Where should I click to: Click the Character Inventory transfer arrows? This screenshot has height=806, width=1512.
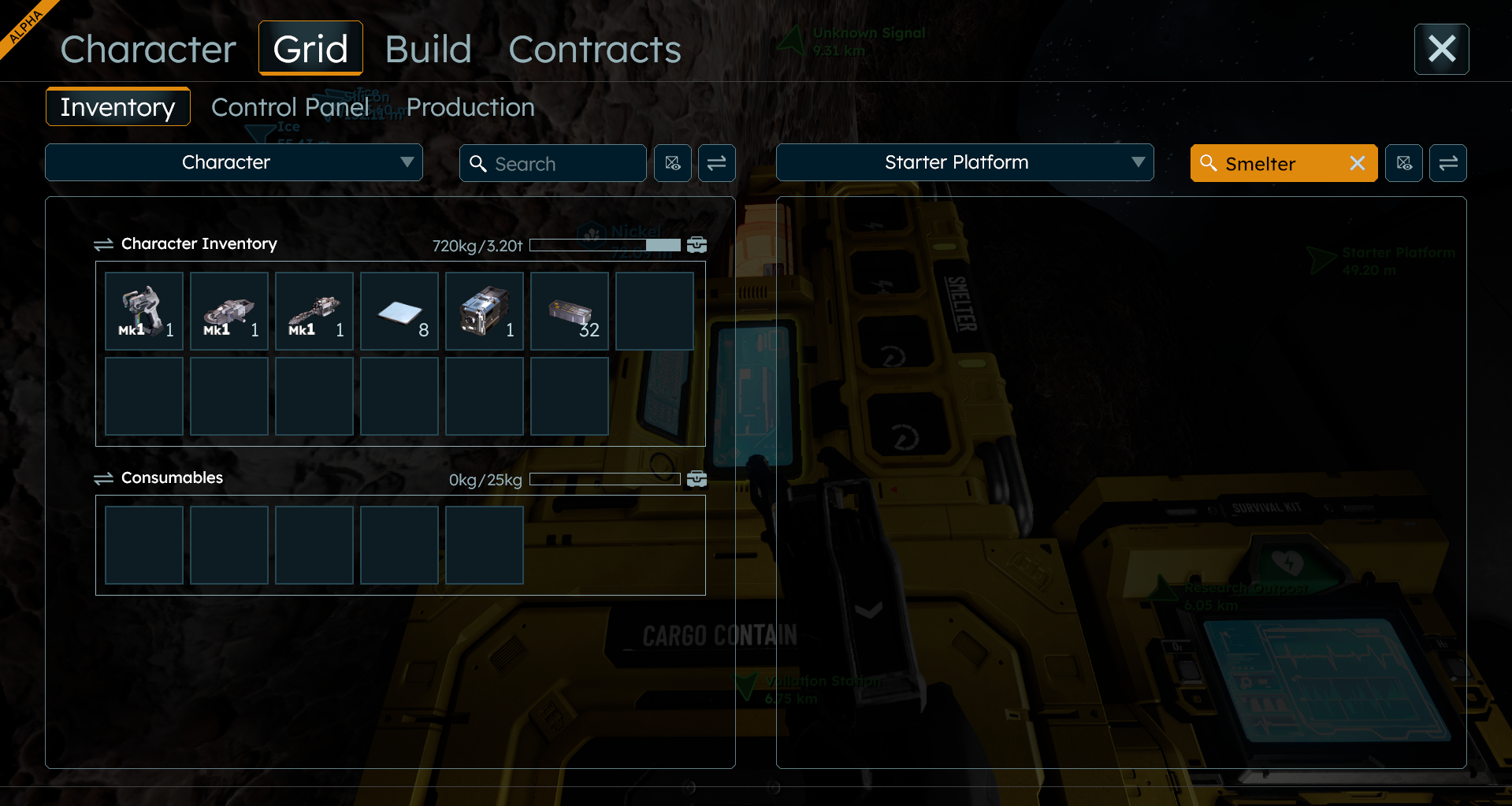click(103, 244)
